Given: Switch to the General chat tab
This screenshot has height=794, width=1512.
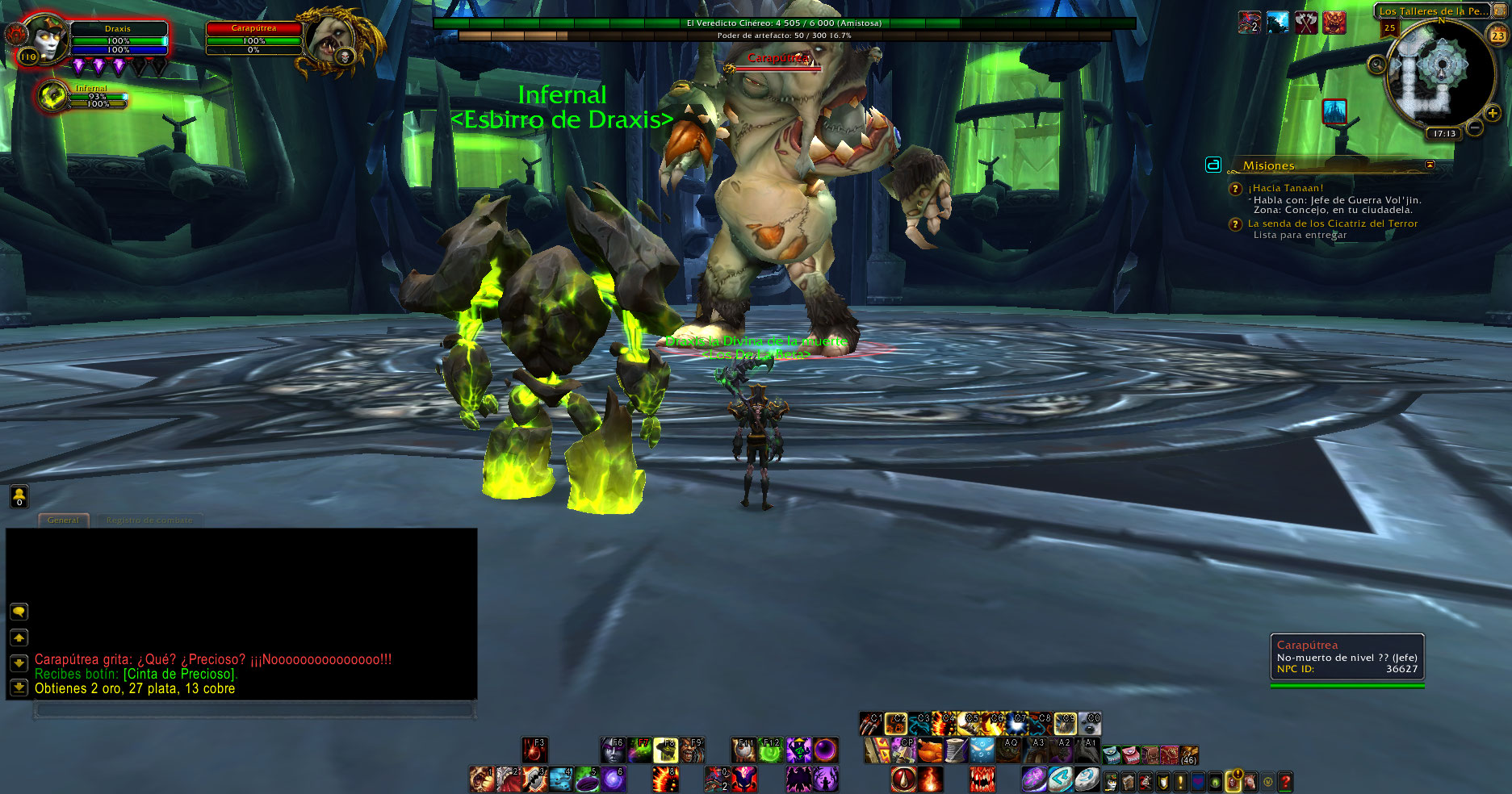Looking at the screenshot, I should click(63, 520).
